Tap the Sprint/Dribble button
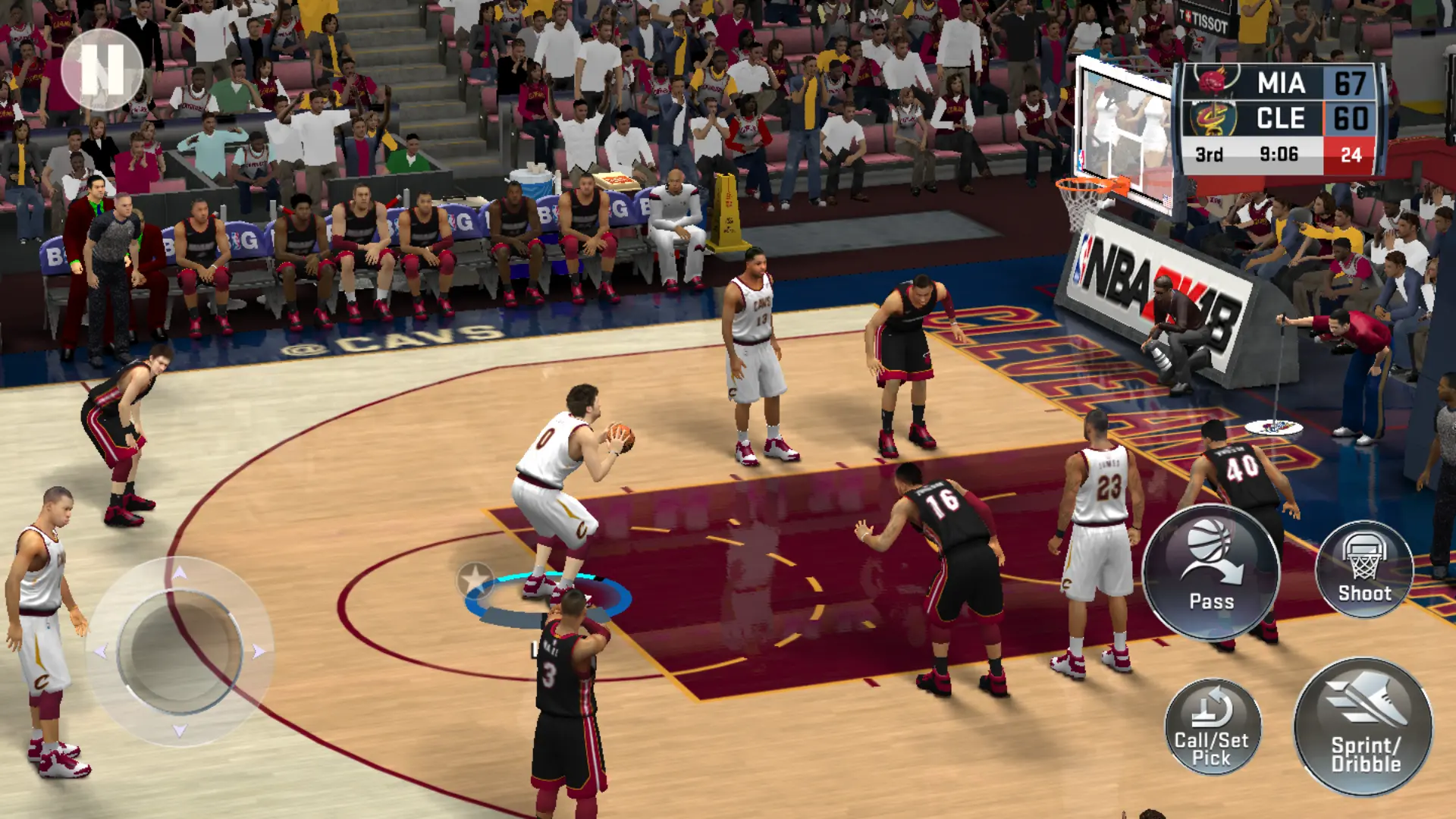 point(1363,726)
